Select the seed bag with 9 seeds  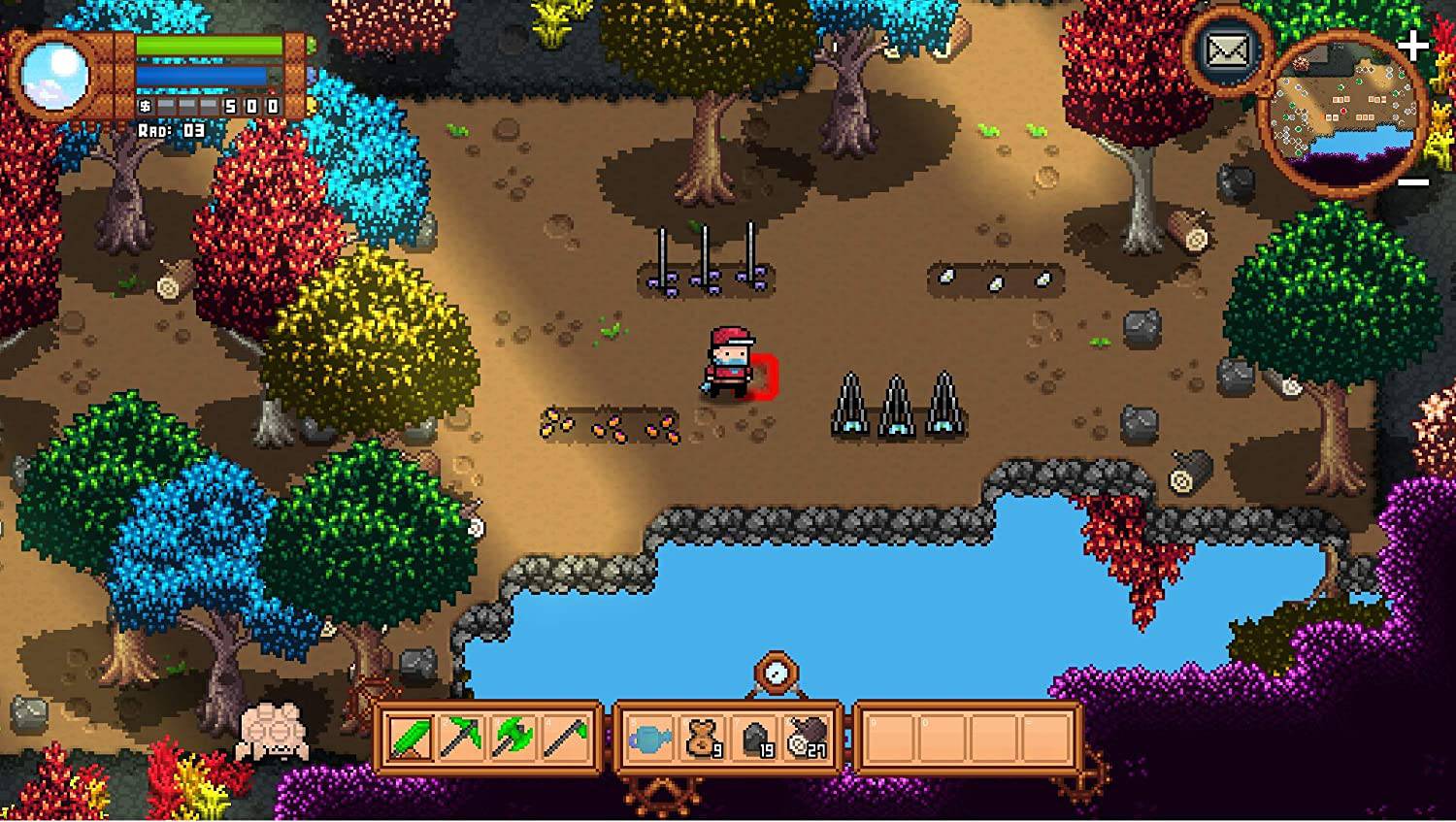pos(701,738)
